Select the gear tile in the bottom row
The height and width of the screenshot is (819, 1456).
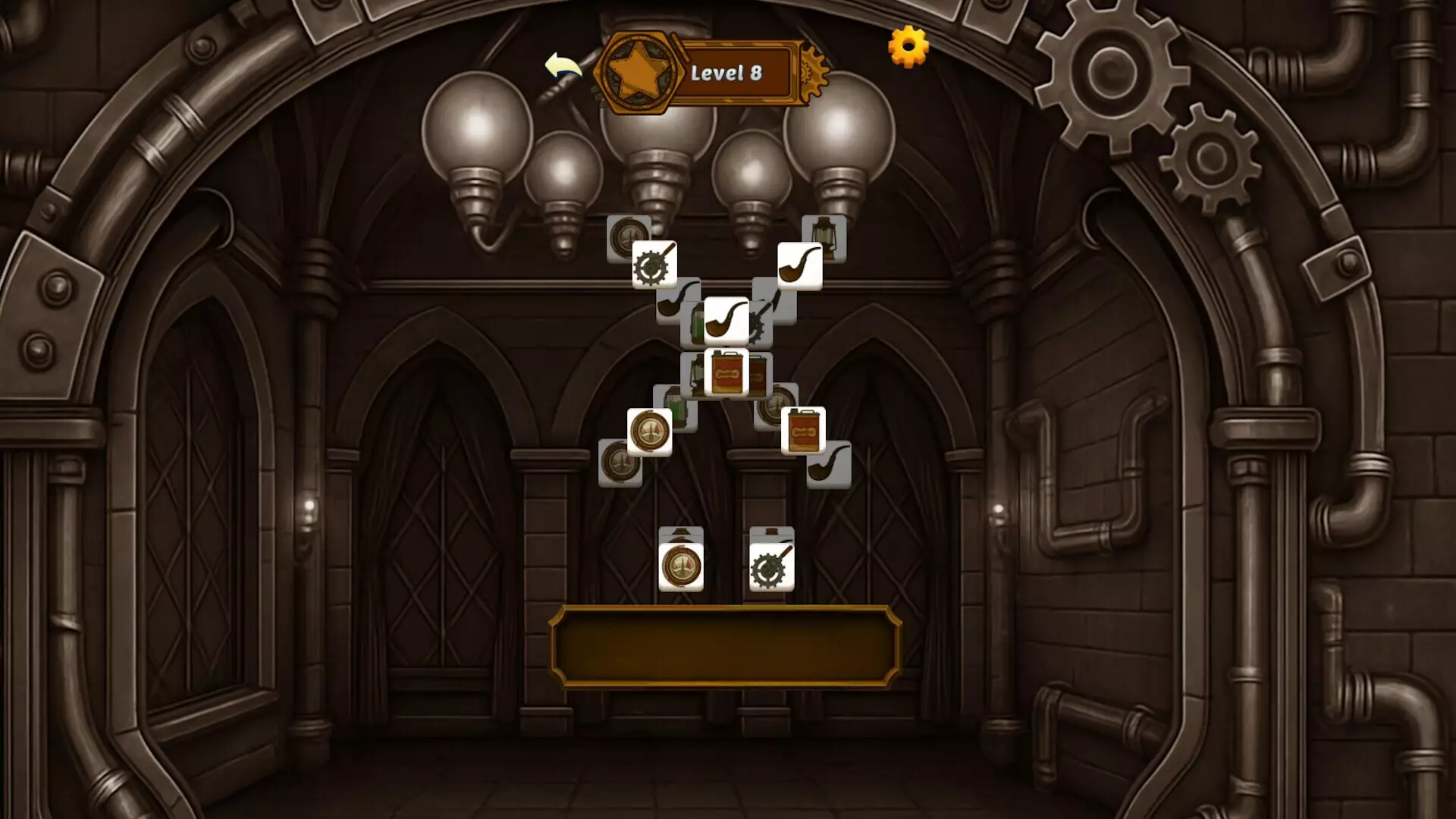(771, 565)
